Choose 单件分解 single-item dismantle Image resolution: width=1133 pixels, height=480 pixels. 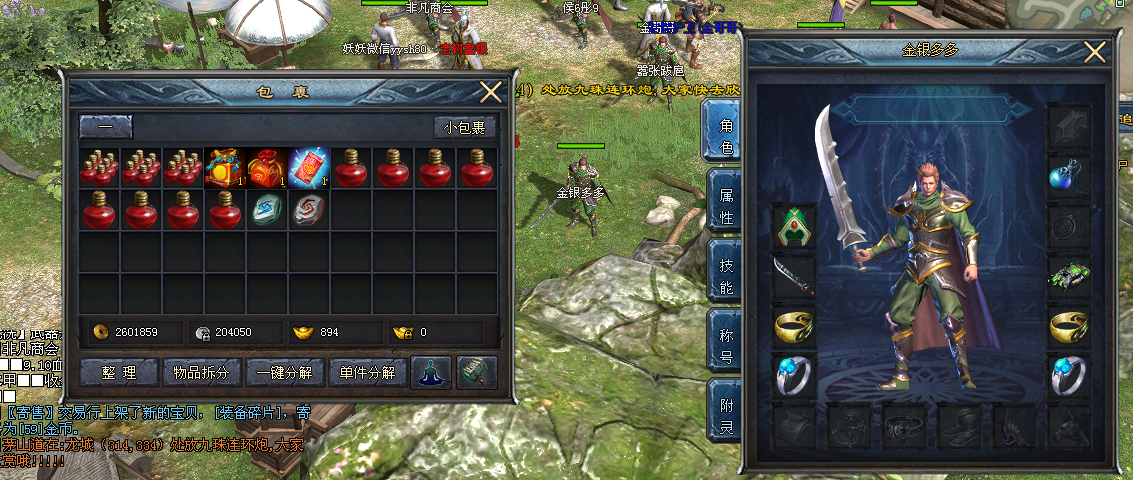[x=367, y=373]
